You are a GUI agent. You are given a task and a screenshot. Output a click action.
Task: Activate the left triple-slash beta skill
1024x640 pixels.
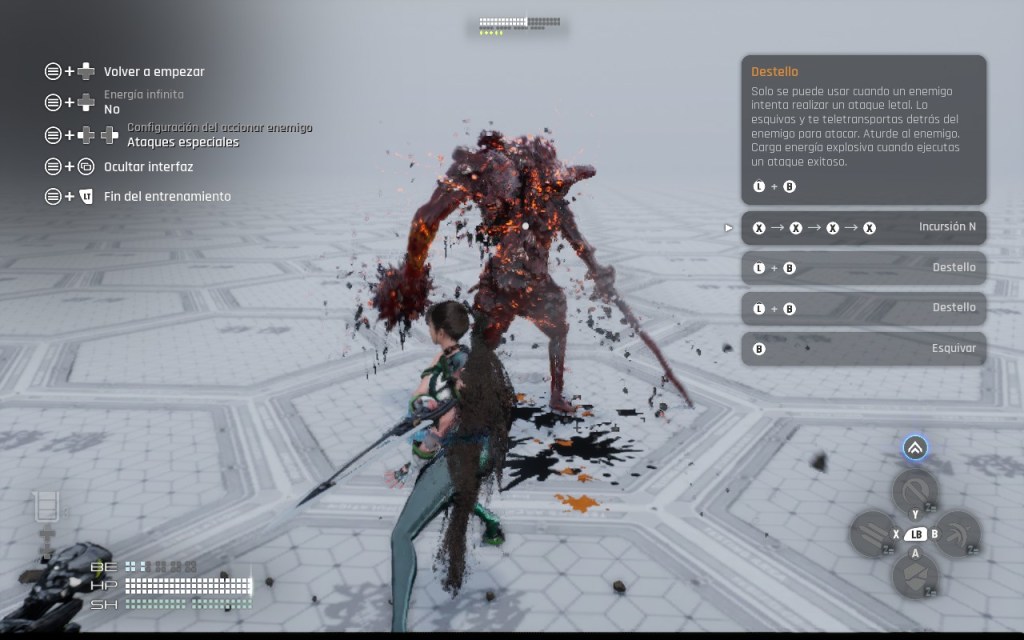871,533
